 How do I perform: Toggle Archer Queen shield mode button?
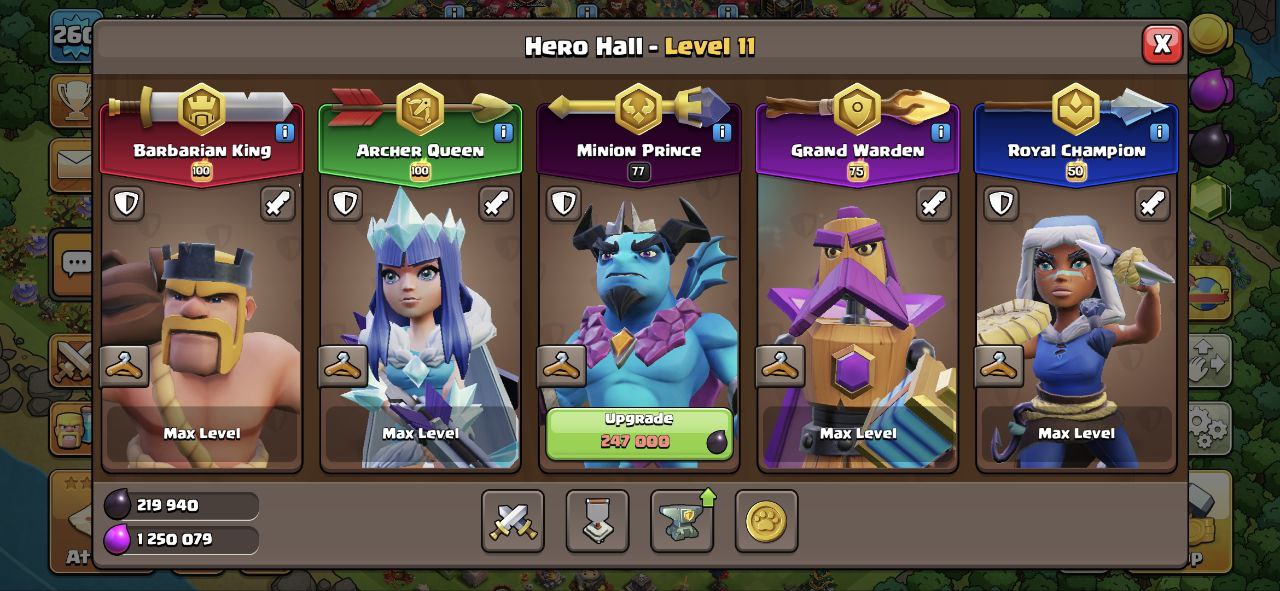tap(345, 204)
